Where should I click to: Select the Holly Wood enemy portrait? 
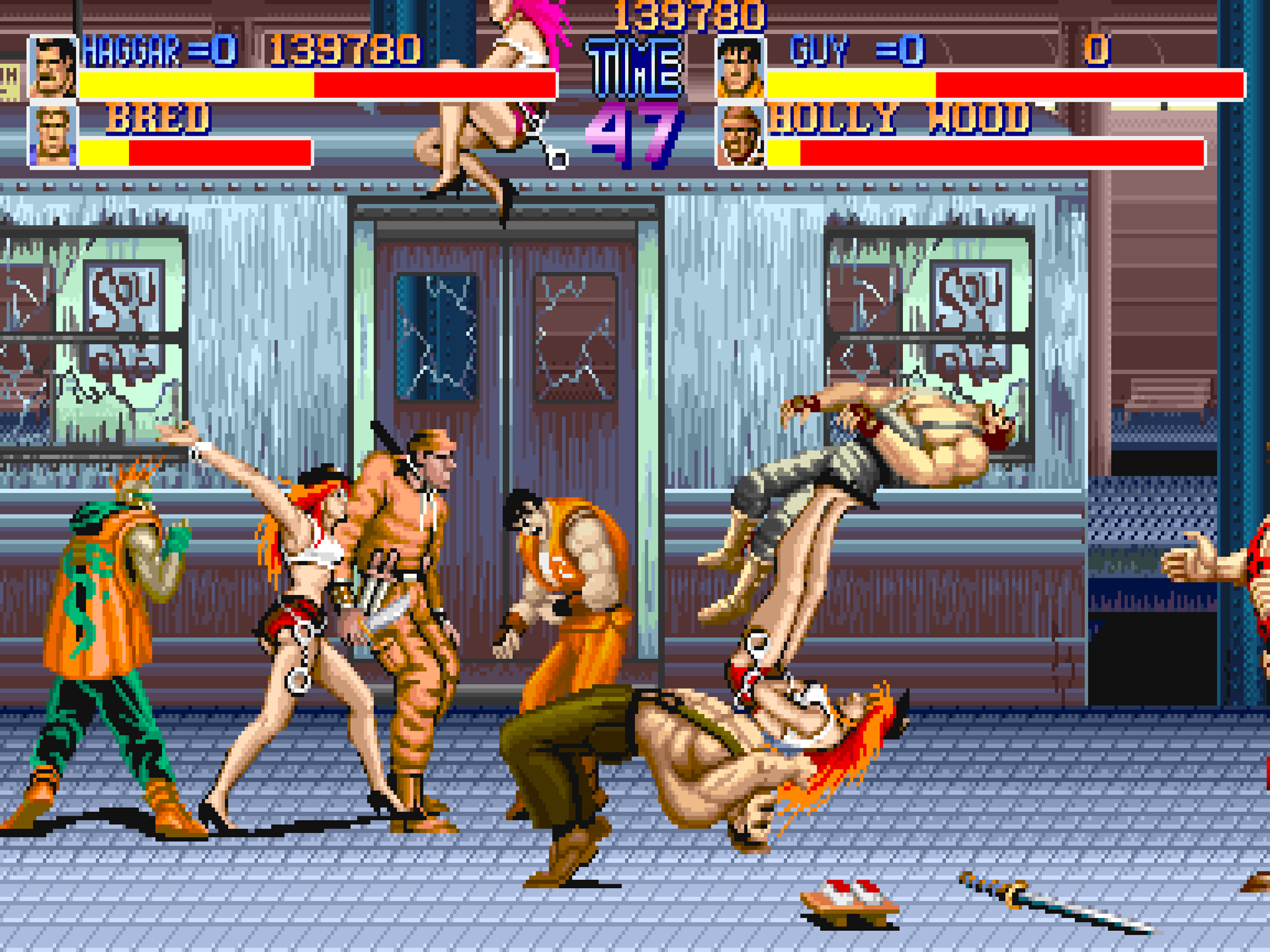tap(740, 136)
